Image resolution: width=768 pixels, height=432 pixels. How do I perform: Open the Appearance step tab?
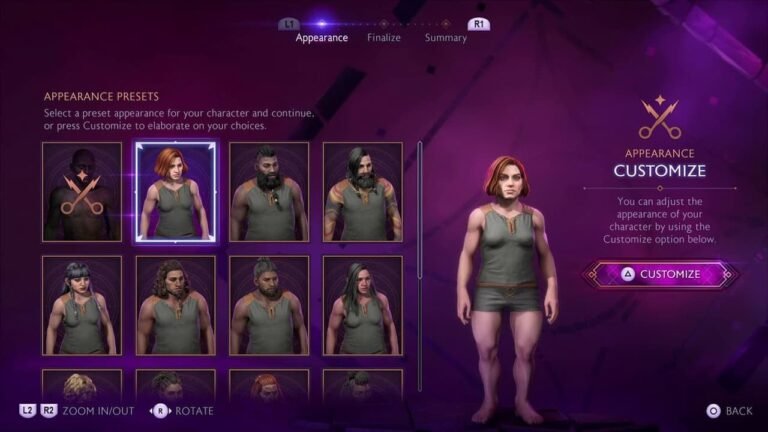[322, 38]
